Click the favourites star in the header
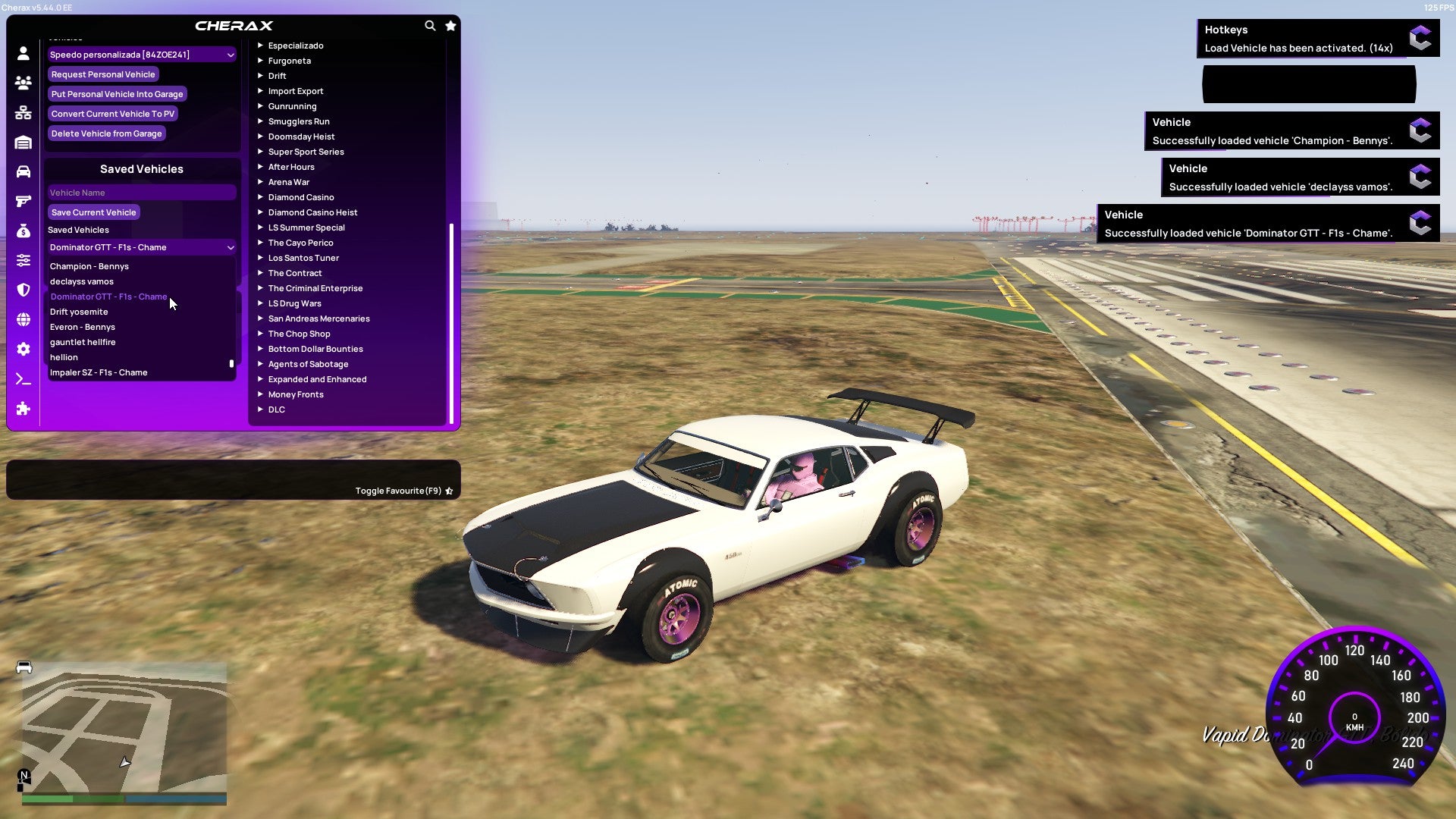Image resolution: width=1456 pixels, height=819 pixels. pyautogui.click(x=450, y=25)
